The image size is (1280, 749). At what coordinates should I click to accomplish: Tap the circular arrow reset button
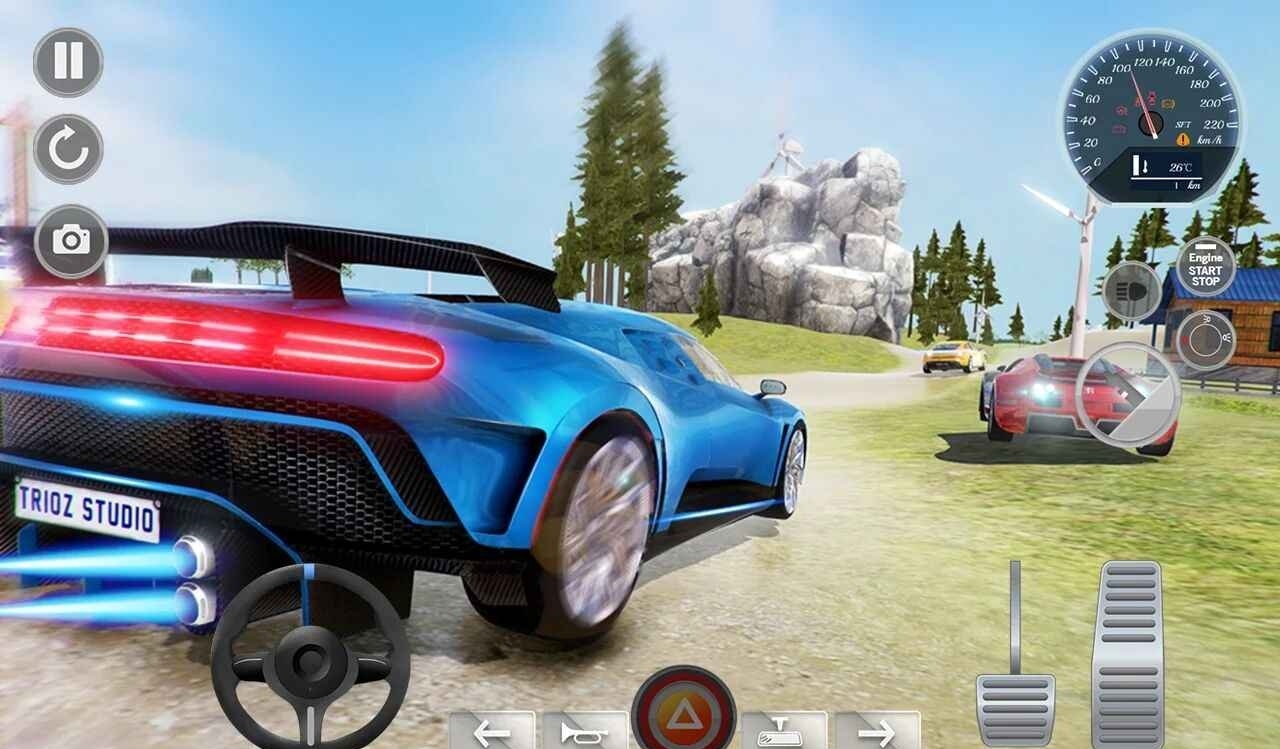(x=68, y=149)
